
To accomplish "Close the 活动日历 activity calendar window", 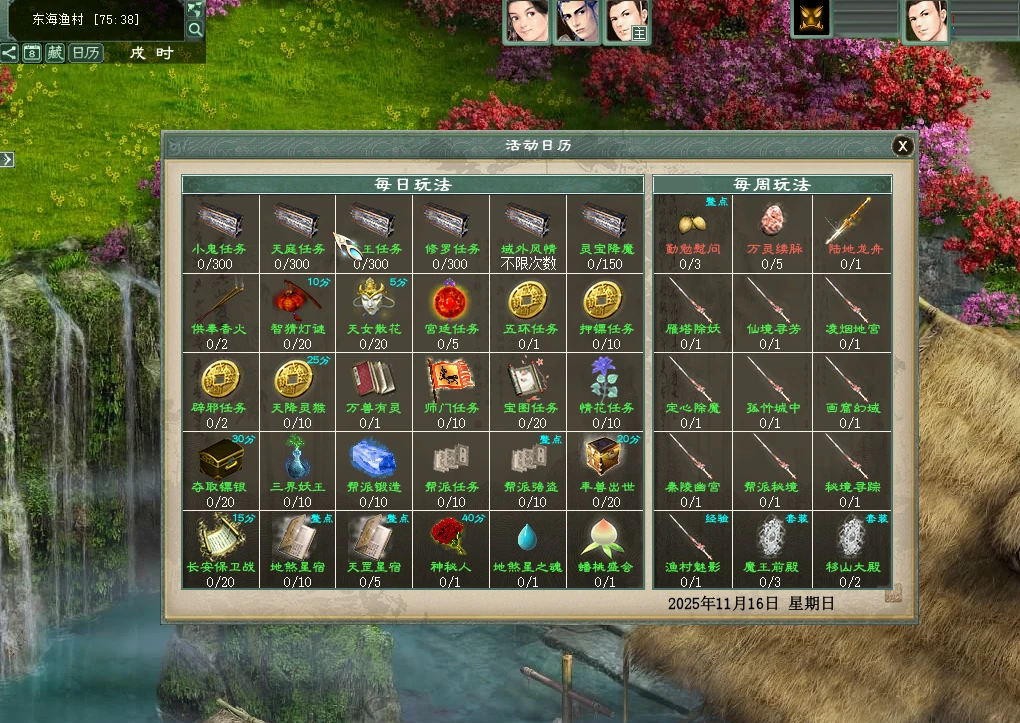I will pos(903,146).
